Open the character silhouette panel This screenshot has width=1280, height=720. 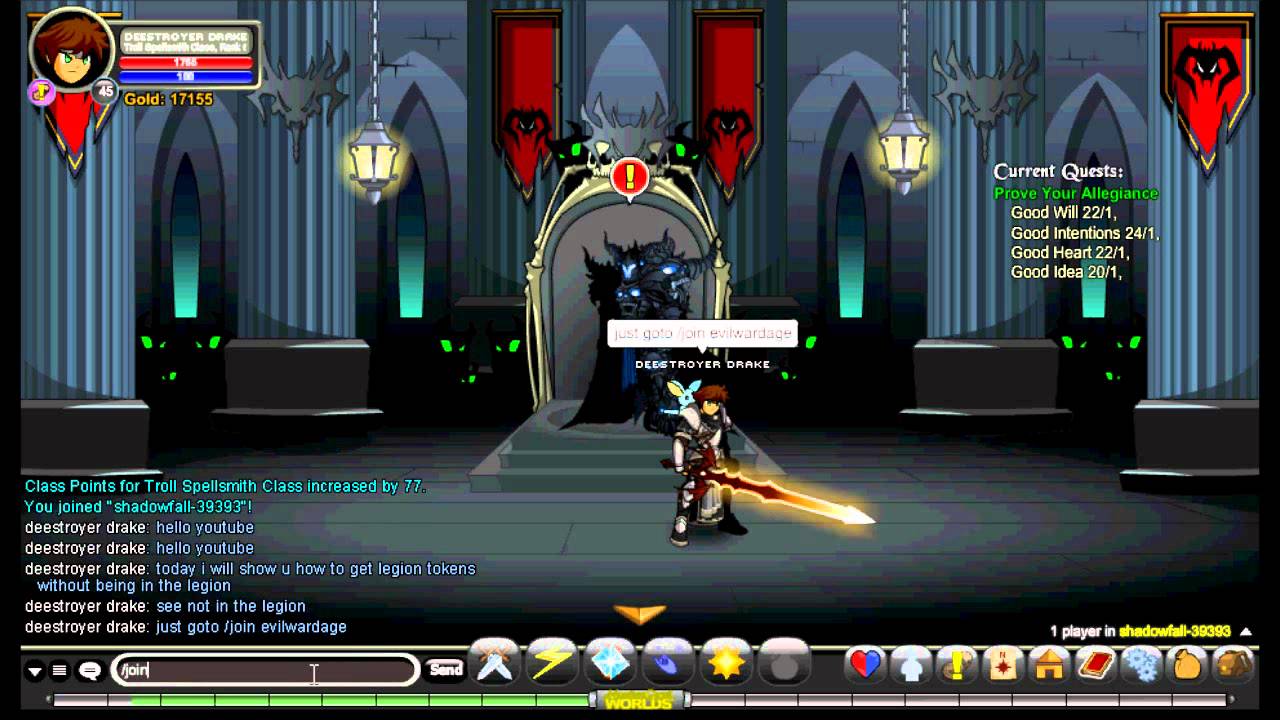coord(911,664)
